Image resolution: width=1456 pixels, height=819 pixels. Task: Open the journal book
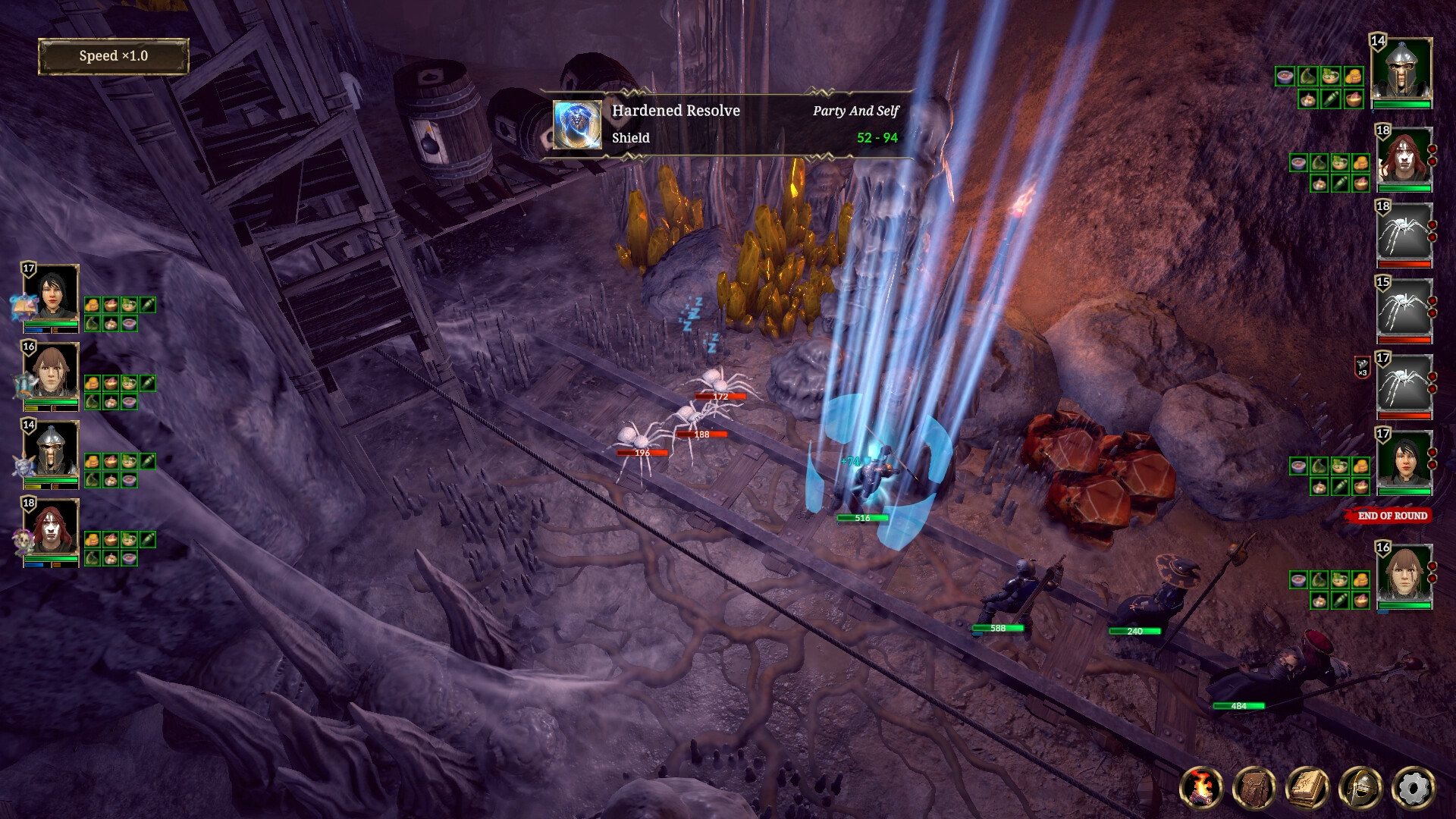[x=1307, y=789]
